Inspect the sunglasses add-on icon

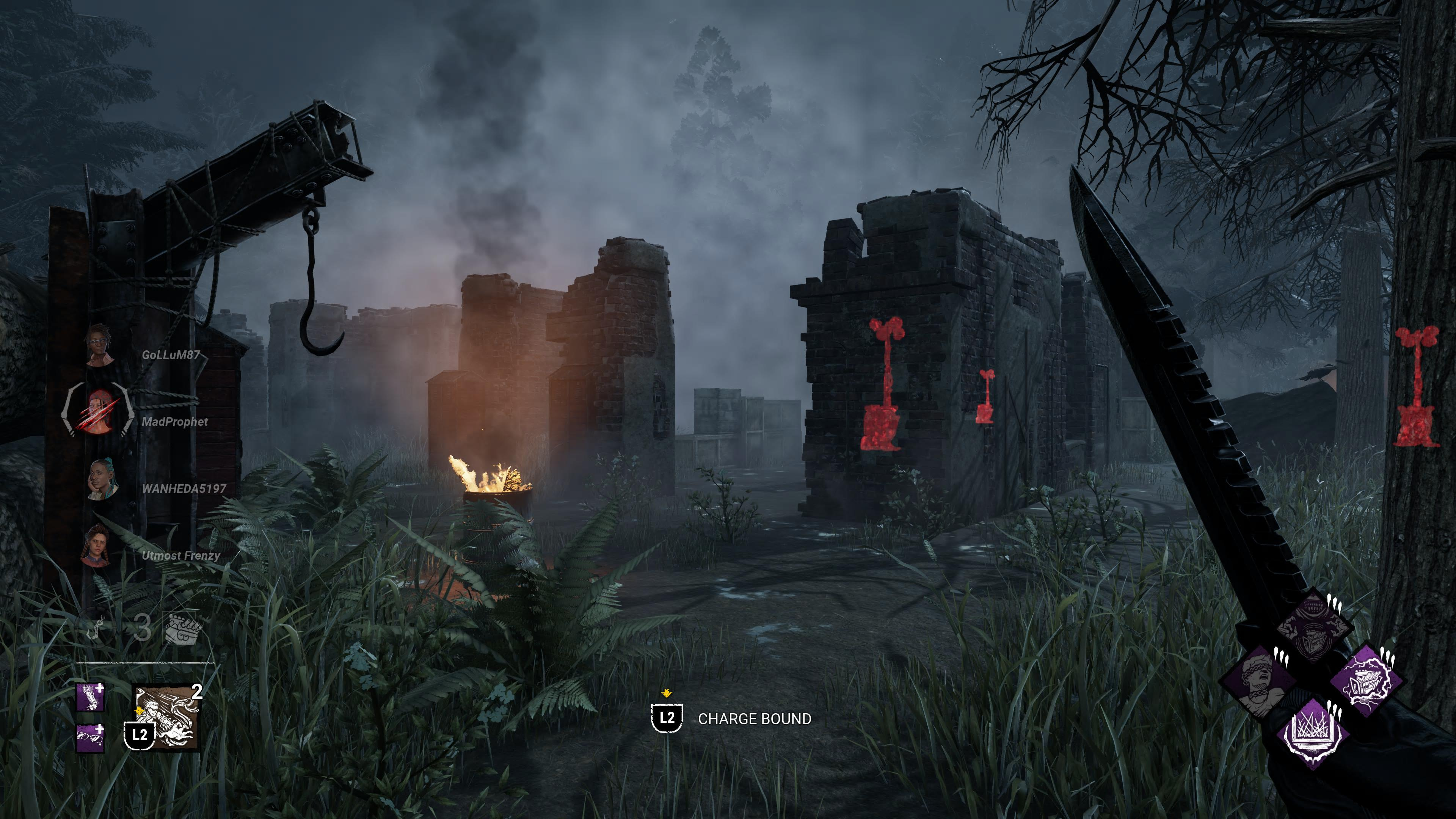pos(91,737)
